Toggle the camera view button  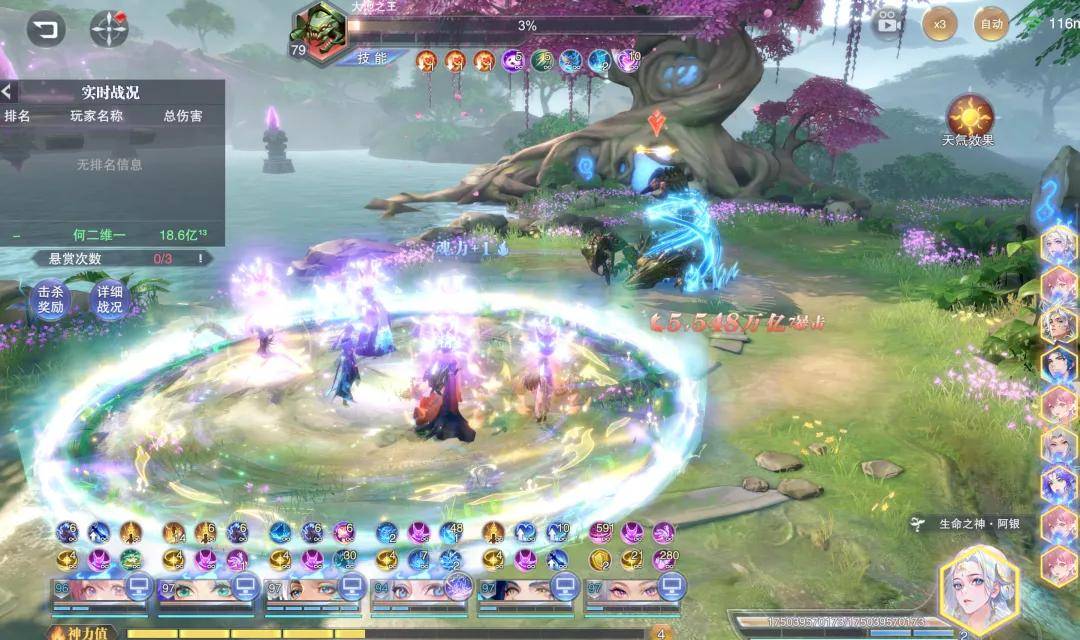(887, 24)
